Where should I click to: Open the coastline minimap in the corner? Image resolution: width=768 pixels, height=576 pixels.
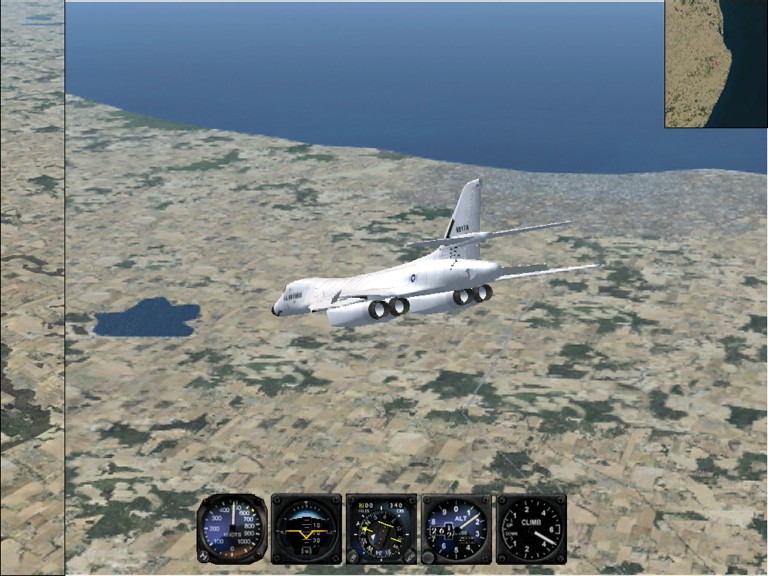715,63
